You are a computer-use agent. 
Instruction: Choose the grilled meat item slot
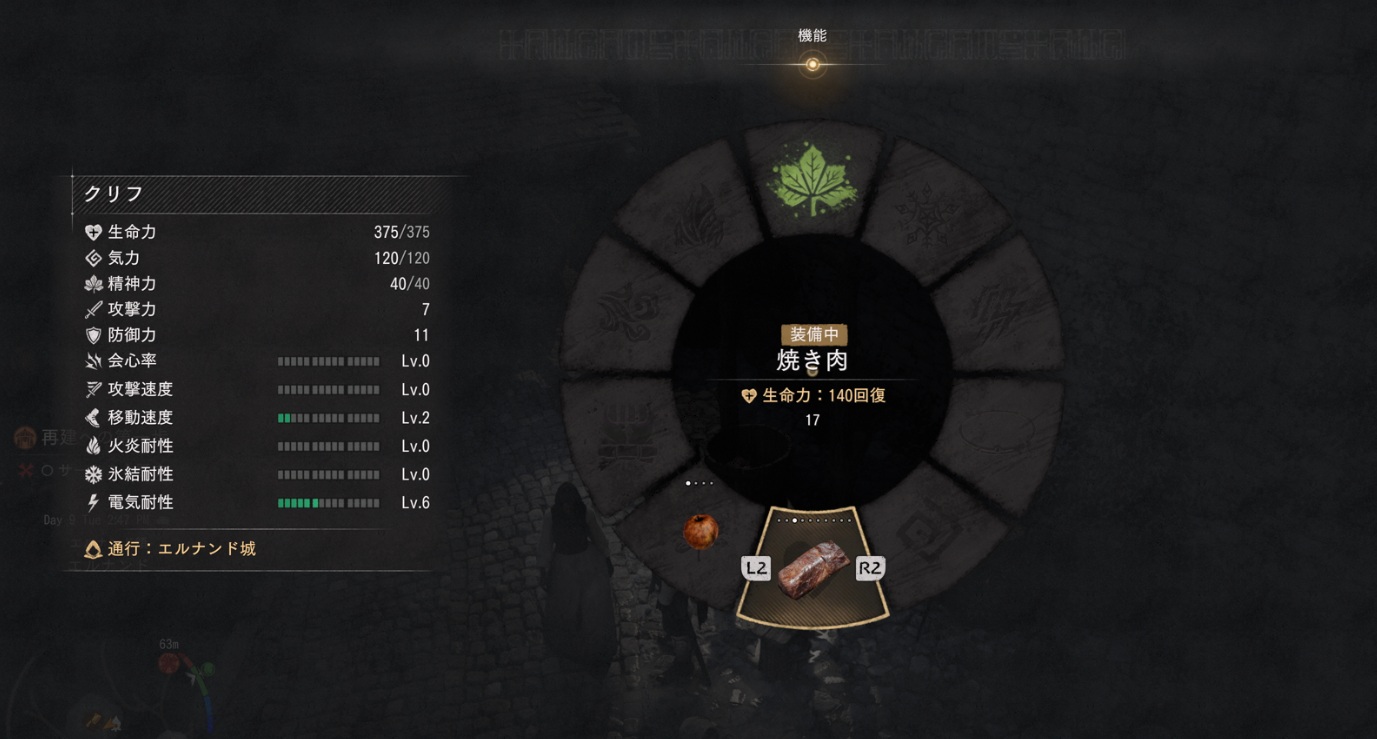click(812, 569)
